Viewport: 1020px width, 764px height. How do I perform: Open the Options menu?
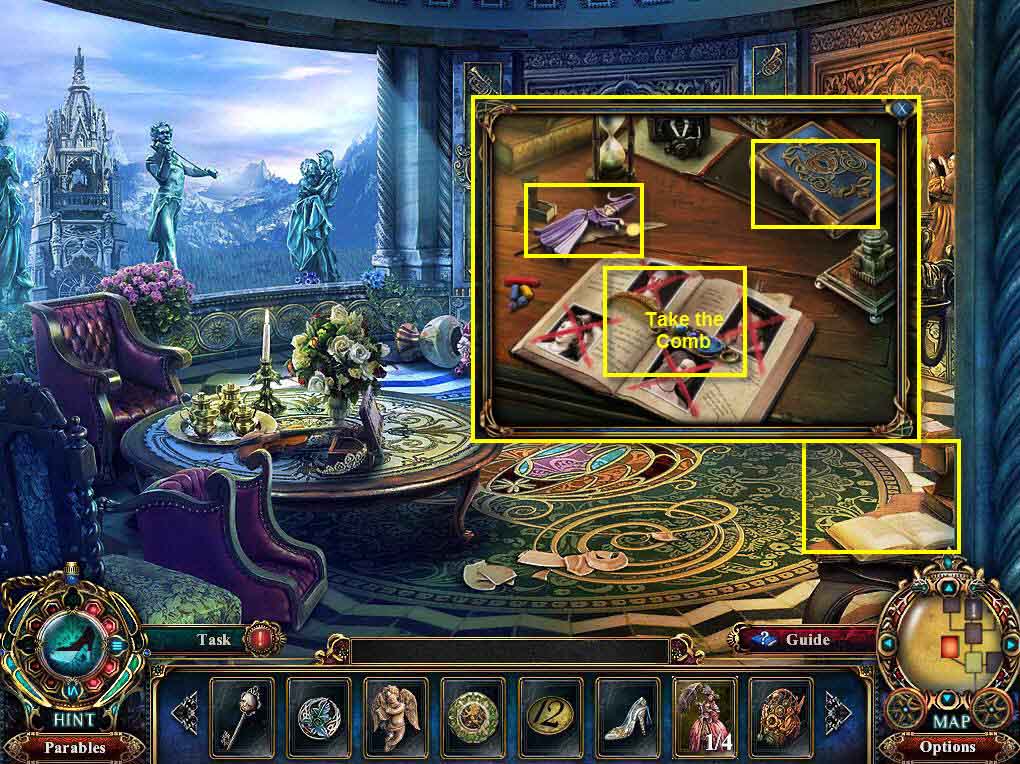click(947, 747)
